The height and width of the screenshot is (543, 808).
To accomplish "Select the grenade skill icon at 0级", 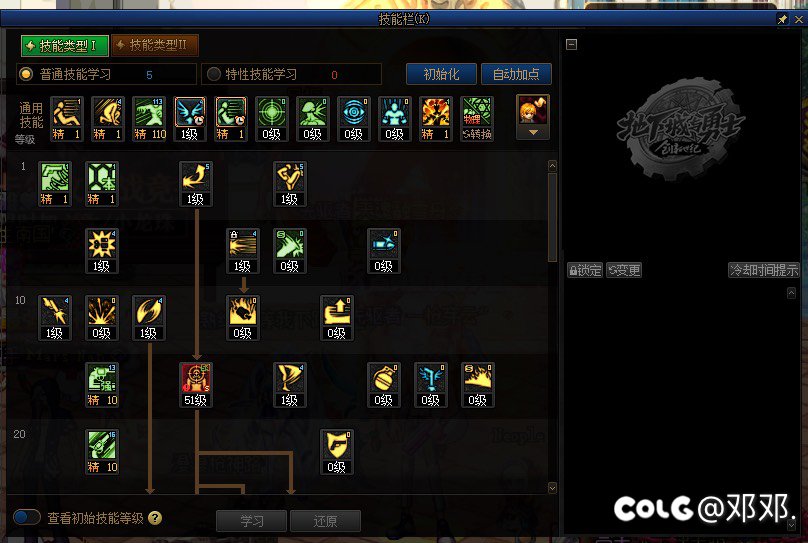I will click(x=384, y=380).
